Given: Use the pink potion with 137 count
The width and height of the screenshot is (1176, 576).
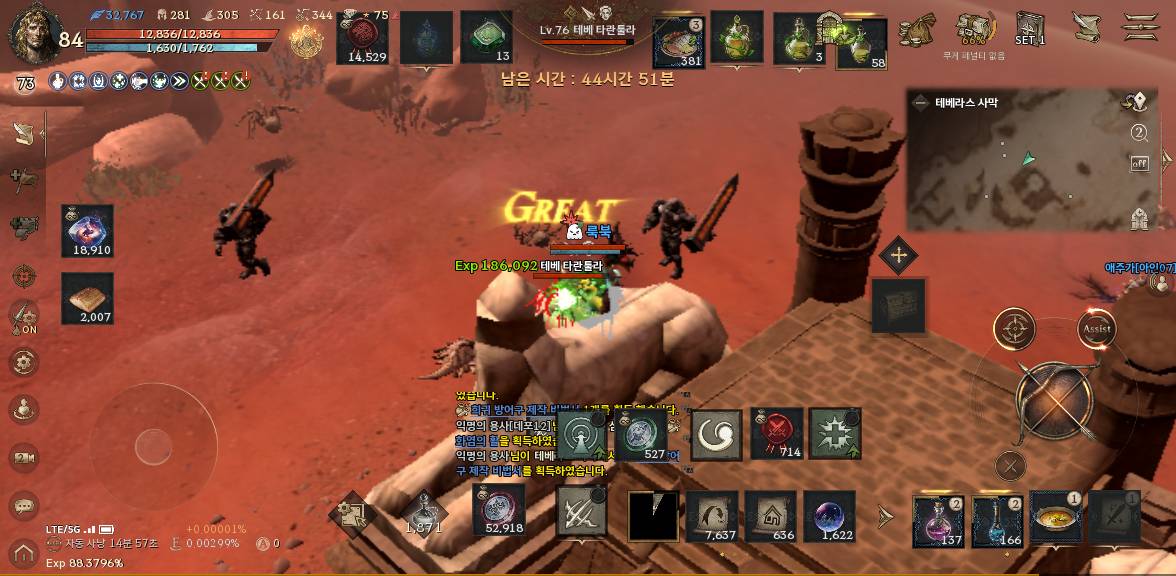Looking at the screenshot, I should [x=938, y=520].
